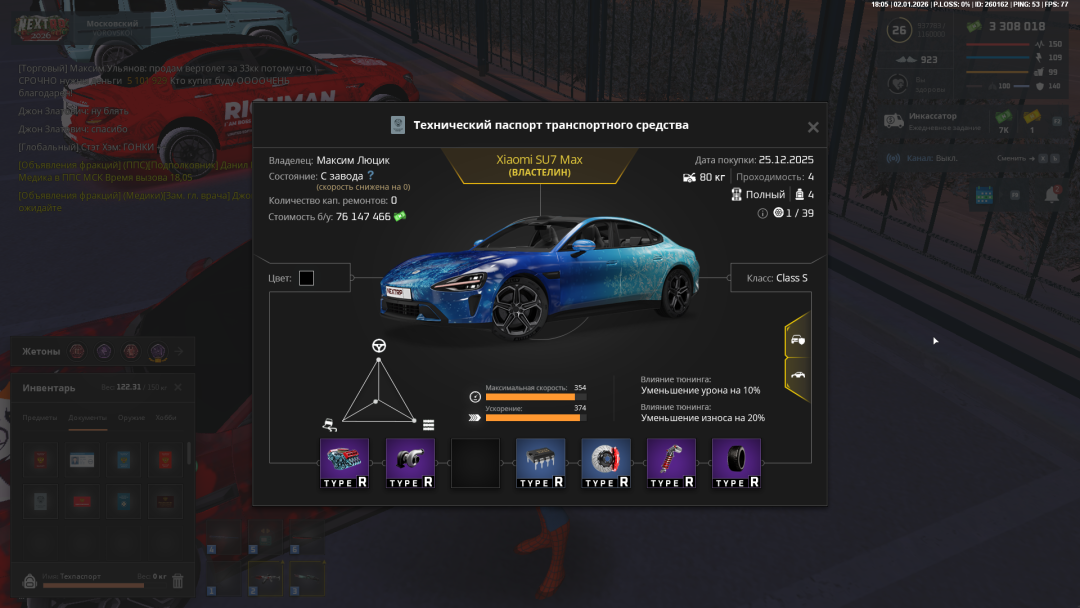The width and height of the screenshot is (1080, 608).
Task: Open the Хобби inventory tab
Action: pos(166,418)
